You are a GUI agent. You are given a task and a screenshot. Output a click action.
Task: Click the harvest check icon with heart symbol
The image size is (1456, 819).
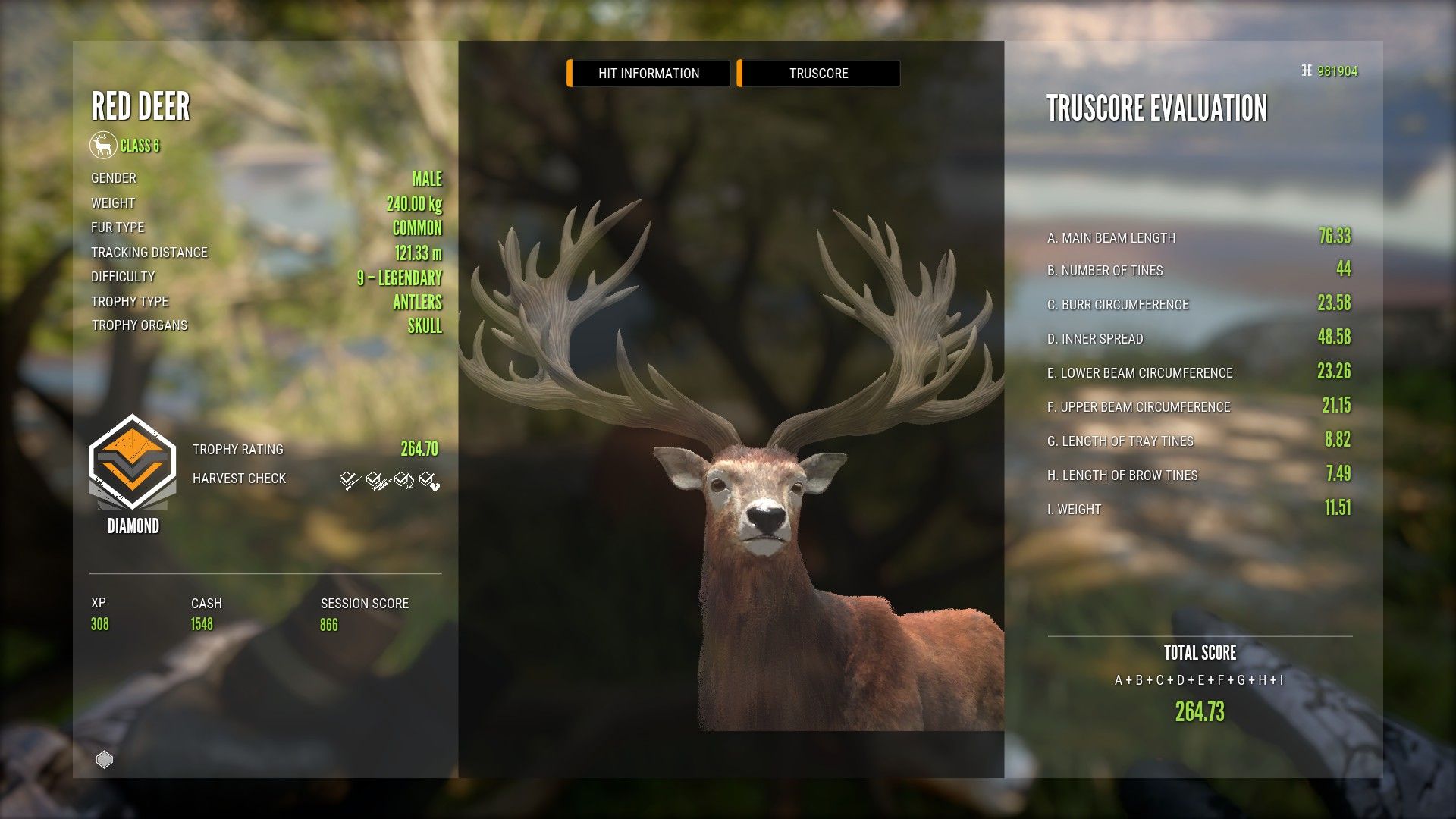tap(429, 479)
